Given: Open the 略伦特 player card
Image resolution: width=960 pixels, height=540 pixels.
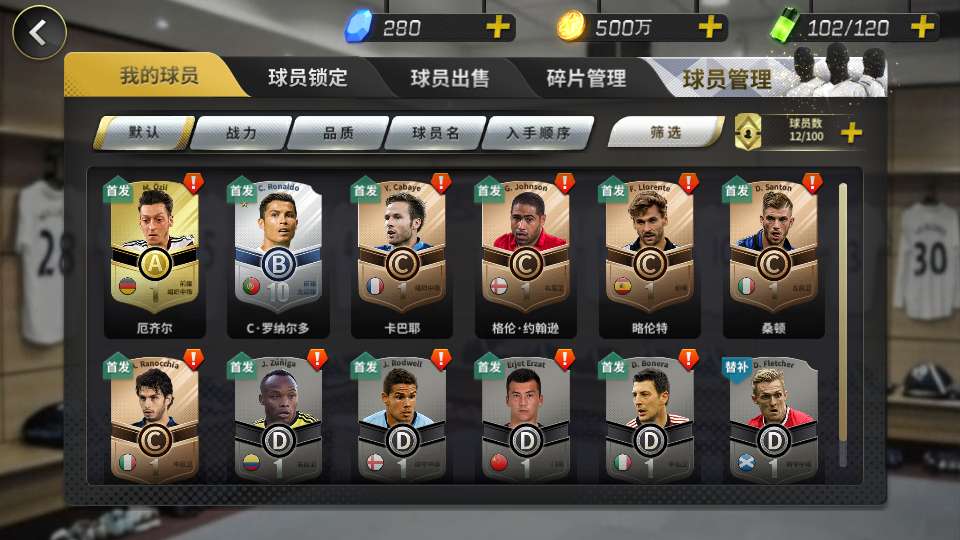Looking at the screenshot, I should 648,255.
